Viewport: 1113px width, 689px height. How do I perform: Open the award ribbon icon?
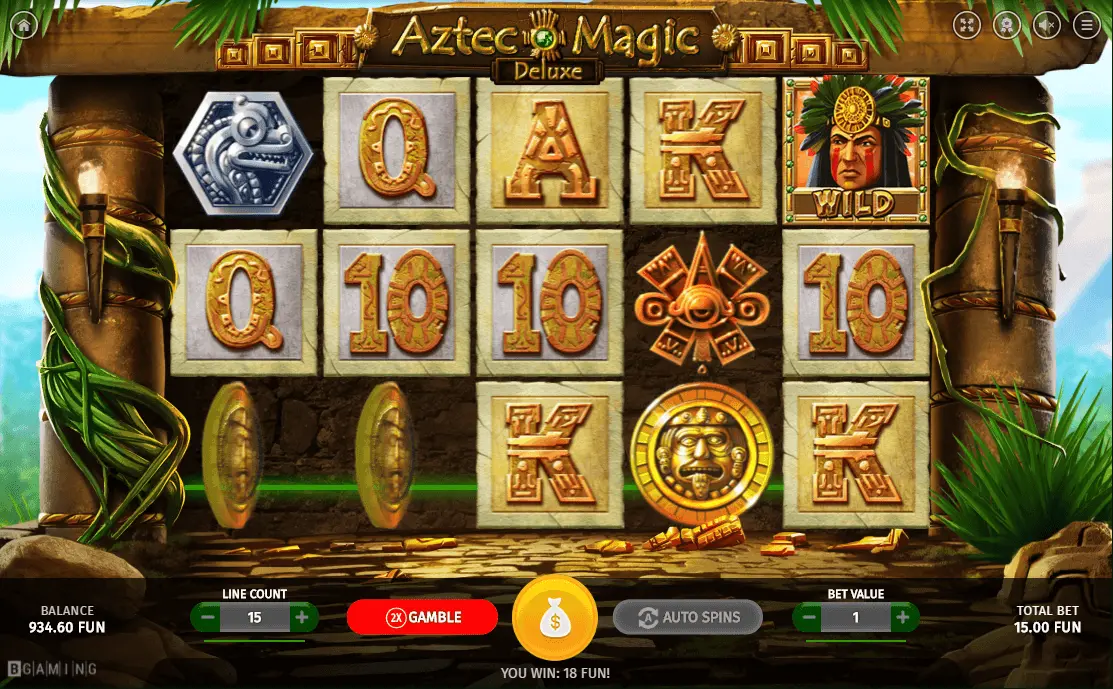pyautogui.click(x=1006, y=25)
